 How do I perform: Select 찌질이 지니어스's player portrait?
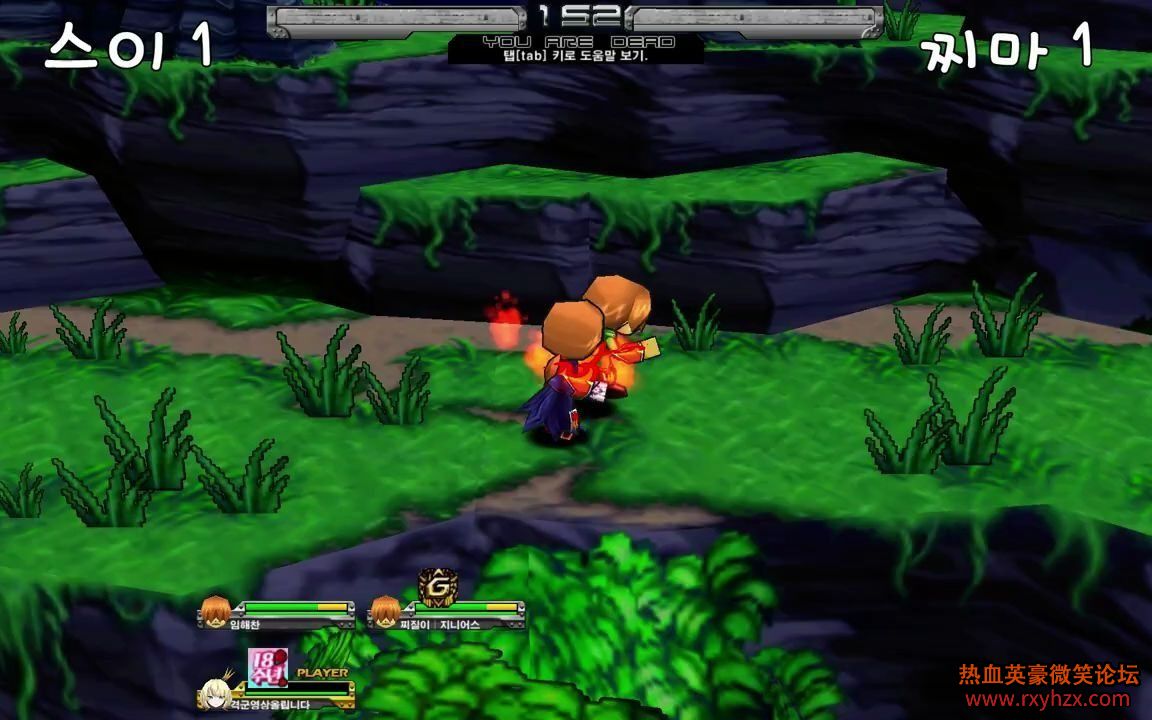pos(384,610)
